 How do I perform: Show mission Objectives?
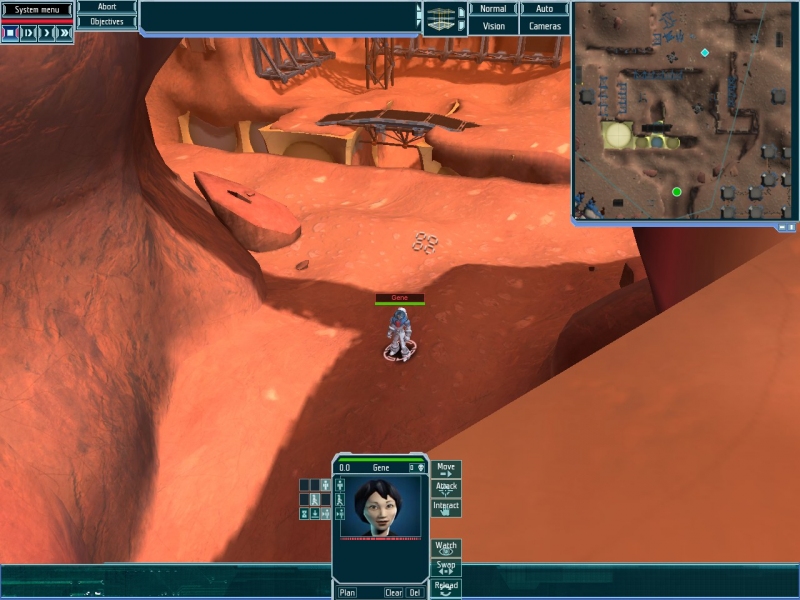tap(107, 21)
